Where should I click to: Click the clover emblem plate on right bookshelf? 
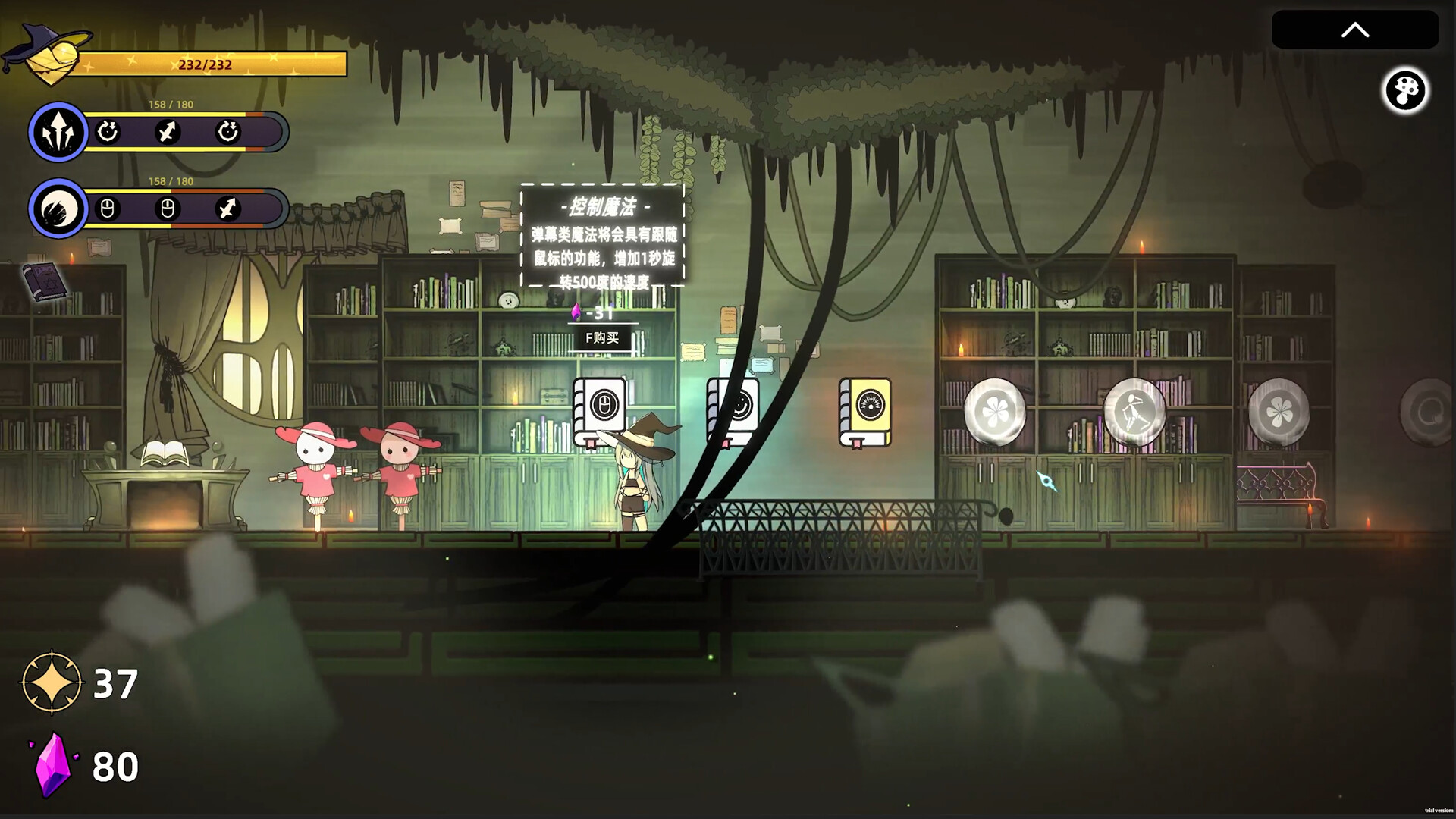[x=995, y=409]
